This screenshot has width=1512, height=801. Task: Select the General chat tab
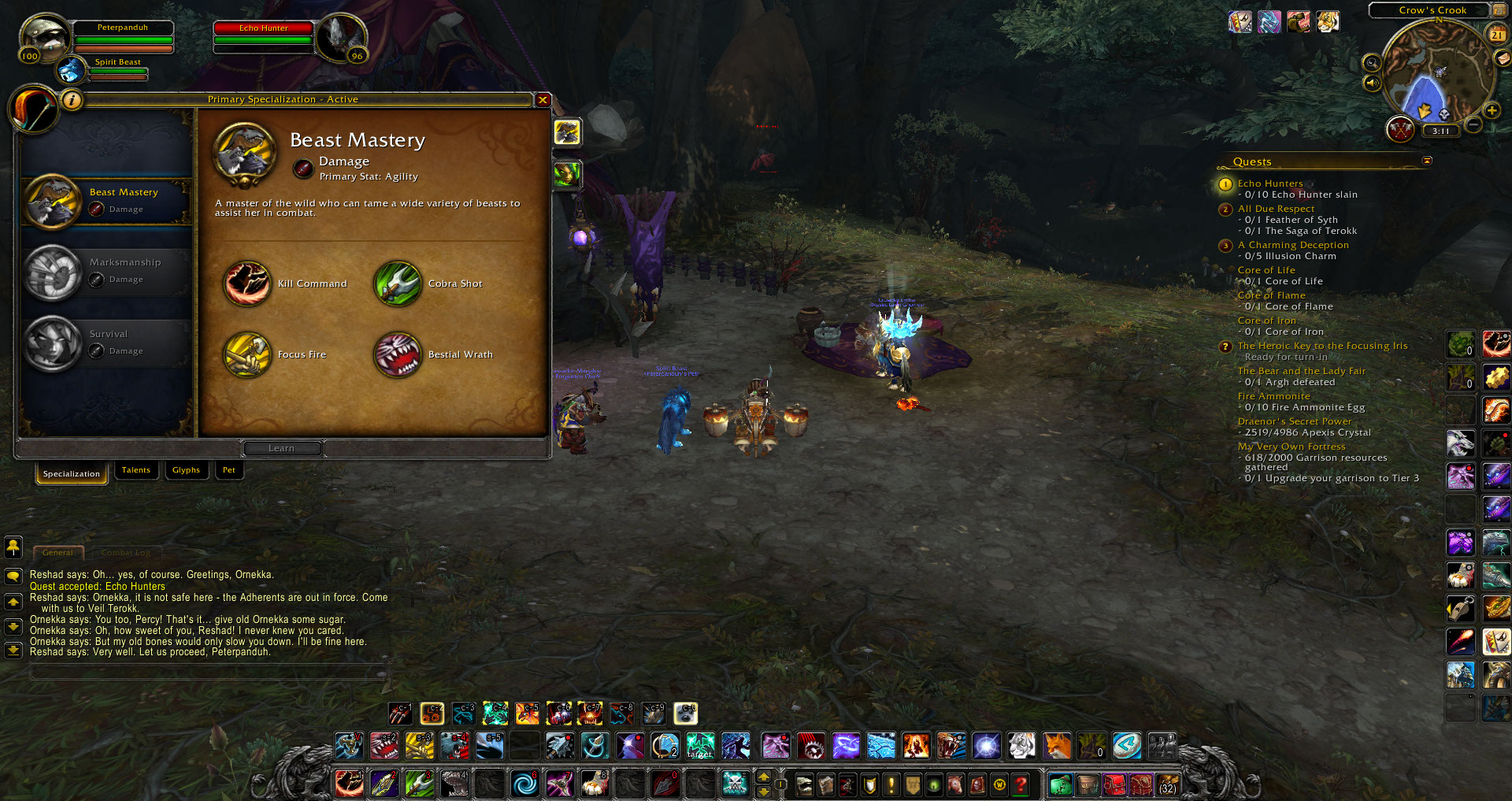pos(57,553)
